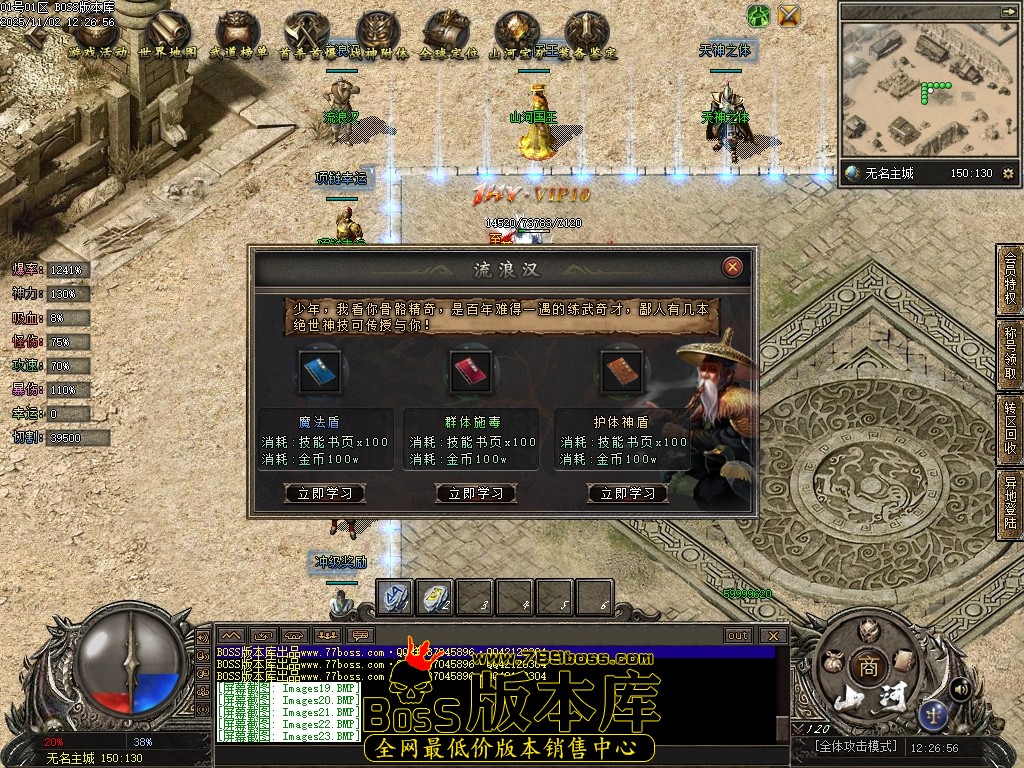Open the 称号领取 side tab
The height and width of the screenshot is (768, 1024).
1009,352
